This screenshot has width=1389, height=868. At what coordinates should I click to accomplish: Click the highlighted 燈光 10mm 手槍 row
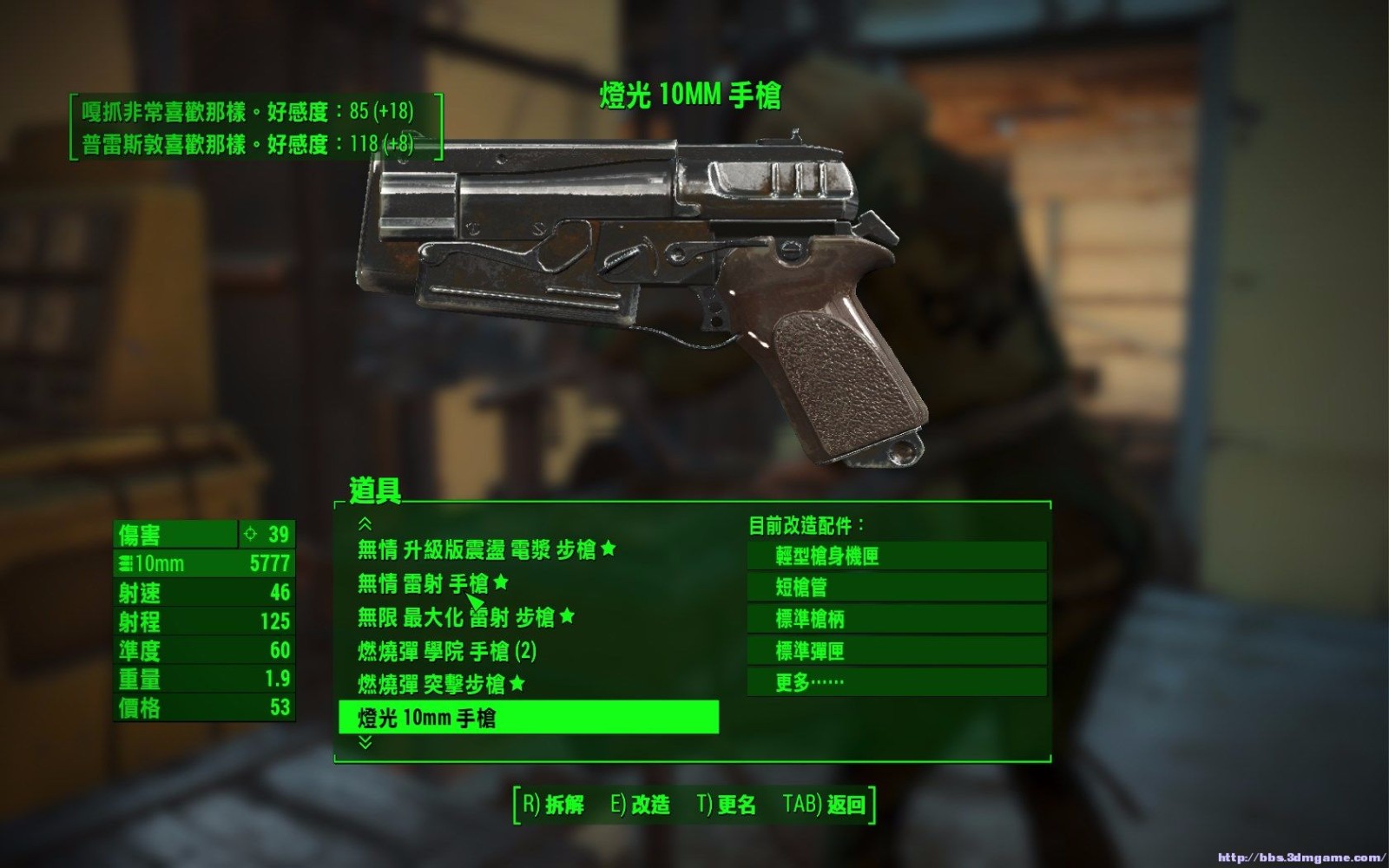528,718
